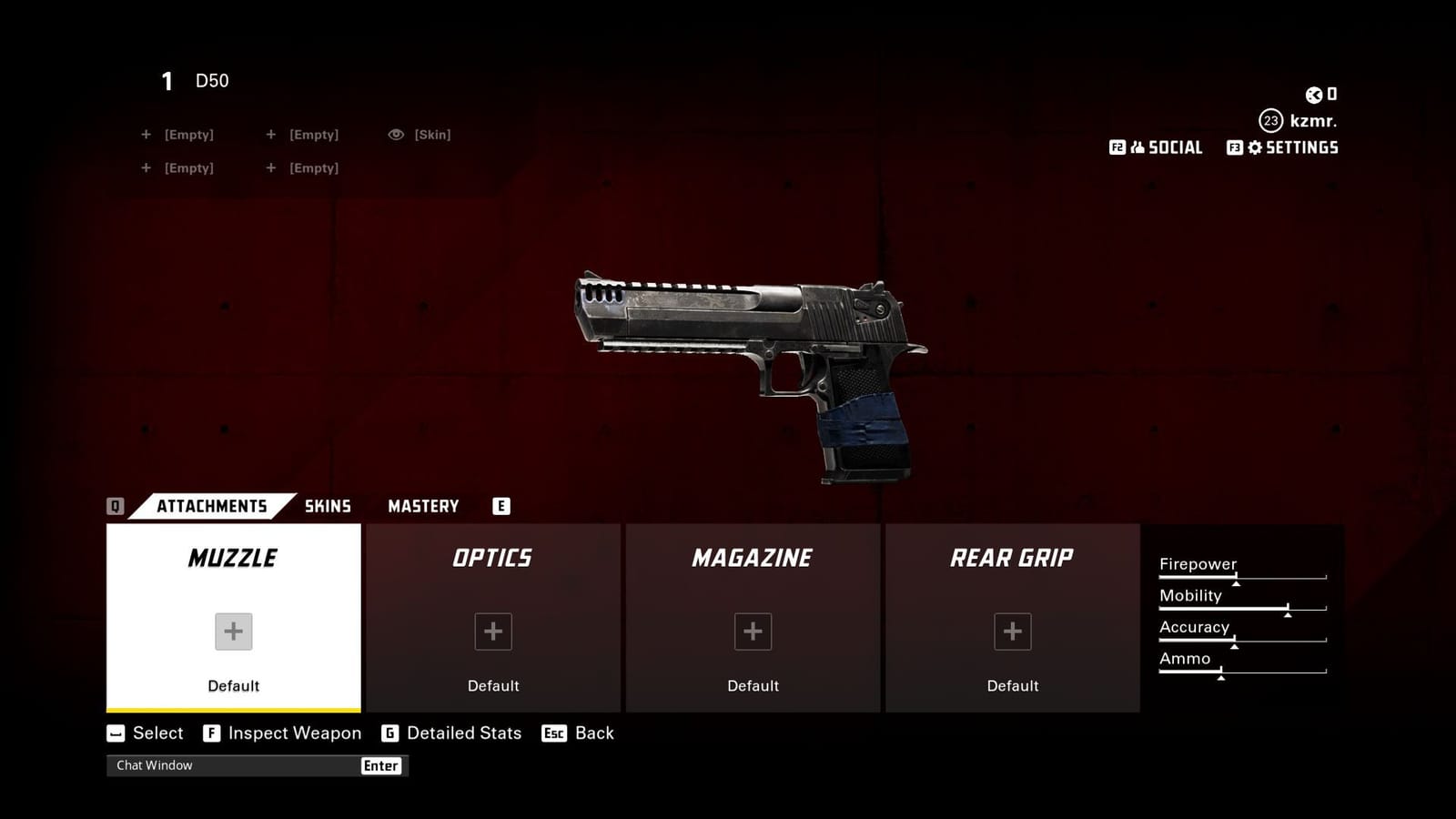Click the currency icon top right
Screen dimensions: 1456x819
point(1314,94)
